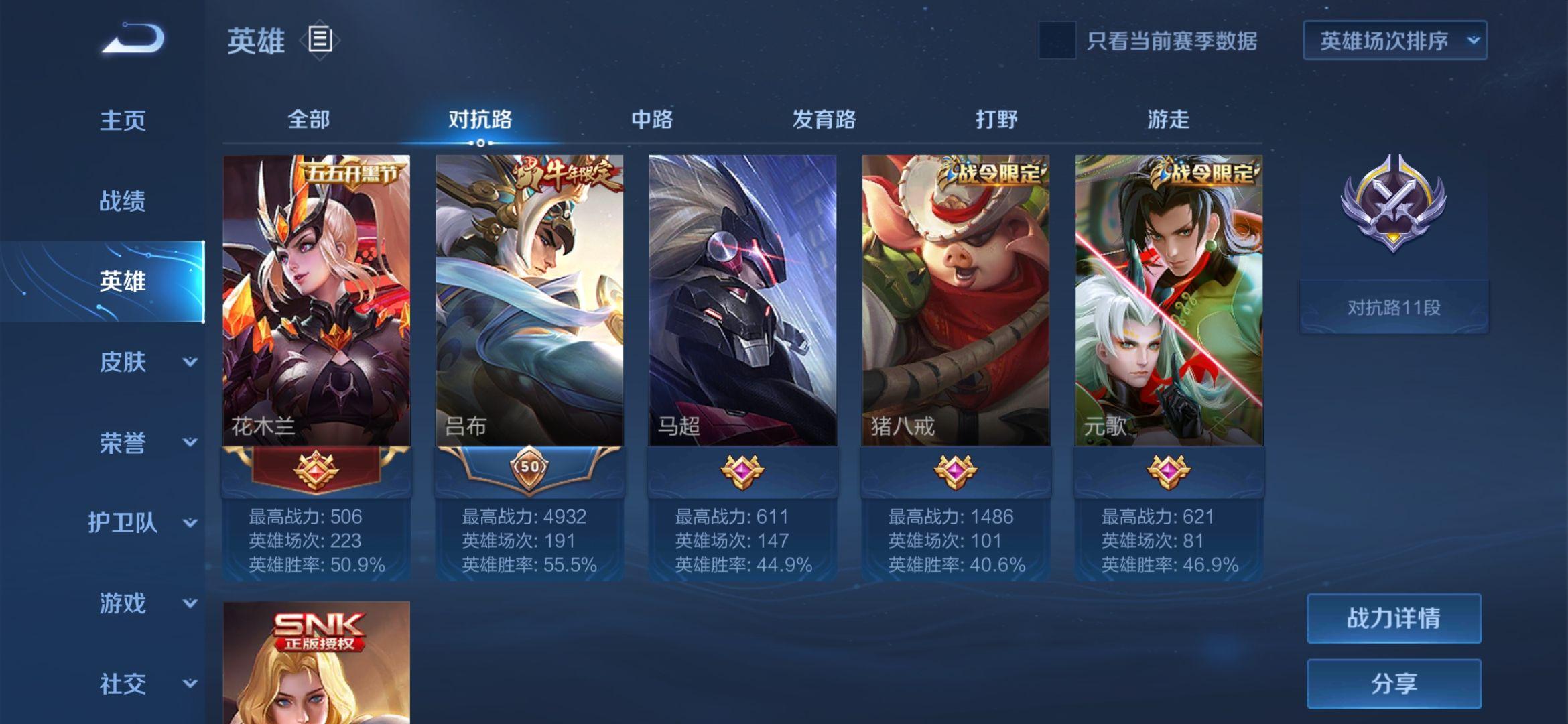Switch to the 中路 mid lane tab
Viewport: 1568px width, 724px height.
[x=652, y=120]
